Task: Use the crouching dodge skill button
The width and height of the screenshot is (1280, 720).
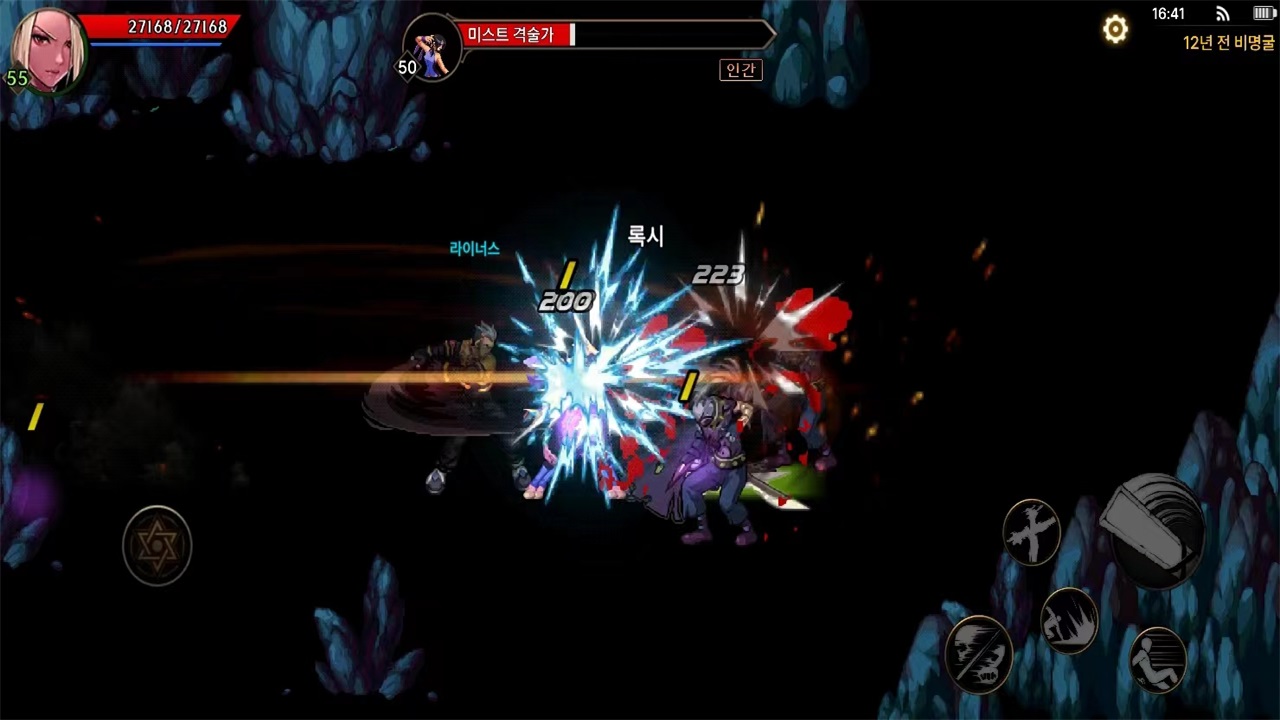Action: (1158, 660)
